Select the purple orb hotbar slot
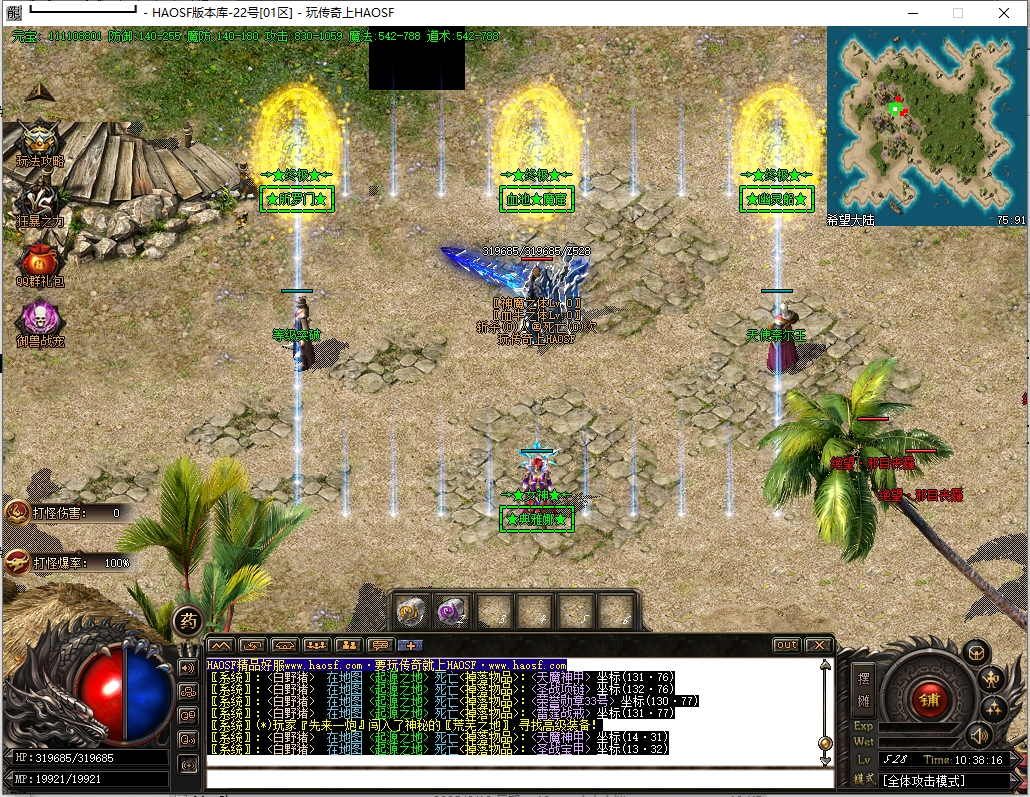 click(x=453, y=610)
